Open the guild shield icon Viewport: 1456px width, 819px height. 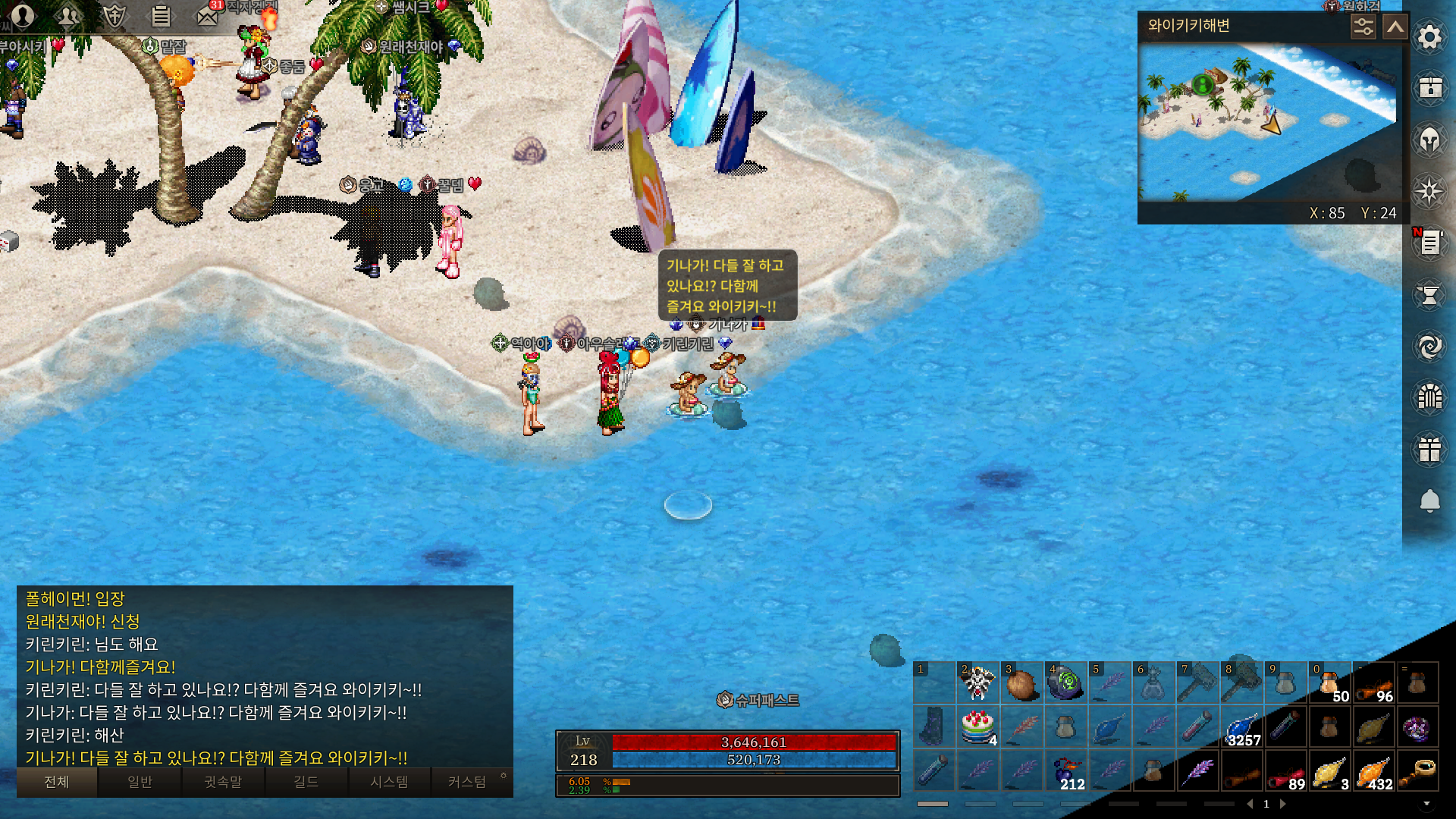coord(115,15)
